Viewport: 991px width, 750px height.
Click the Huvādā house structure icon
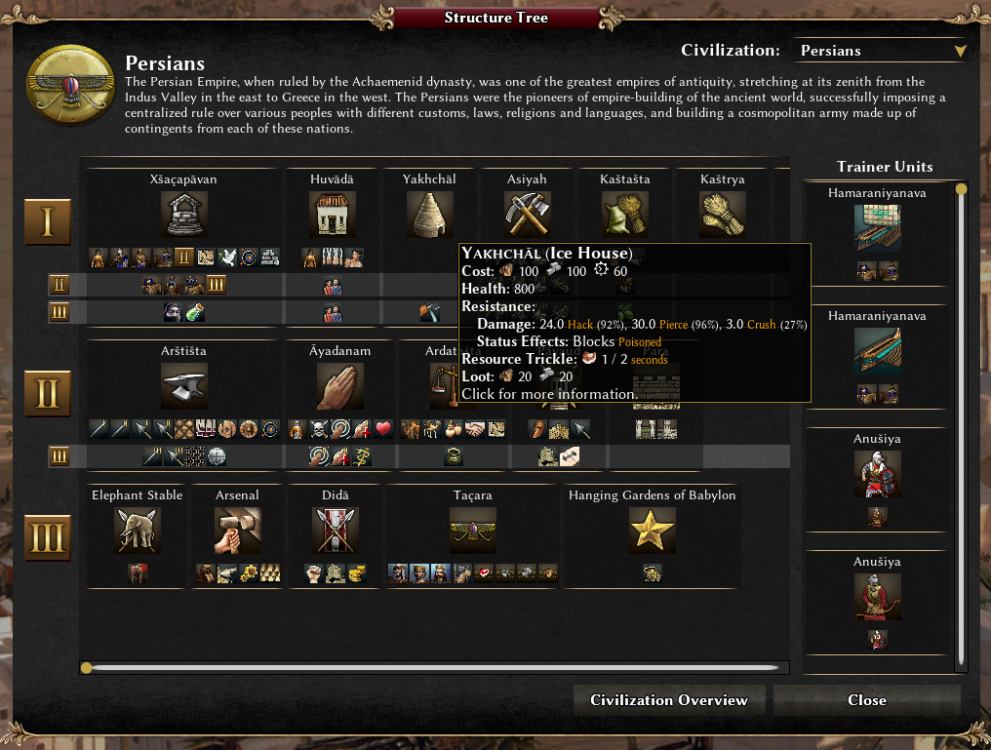[332, 215]
